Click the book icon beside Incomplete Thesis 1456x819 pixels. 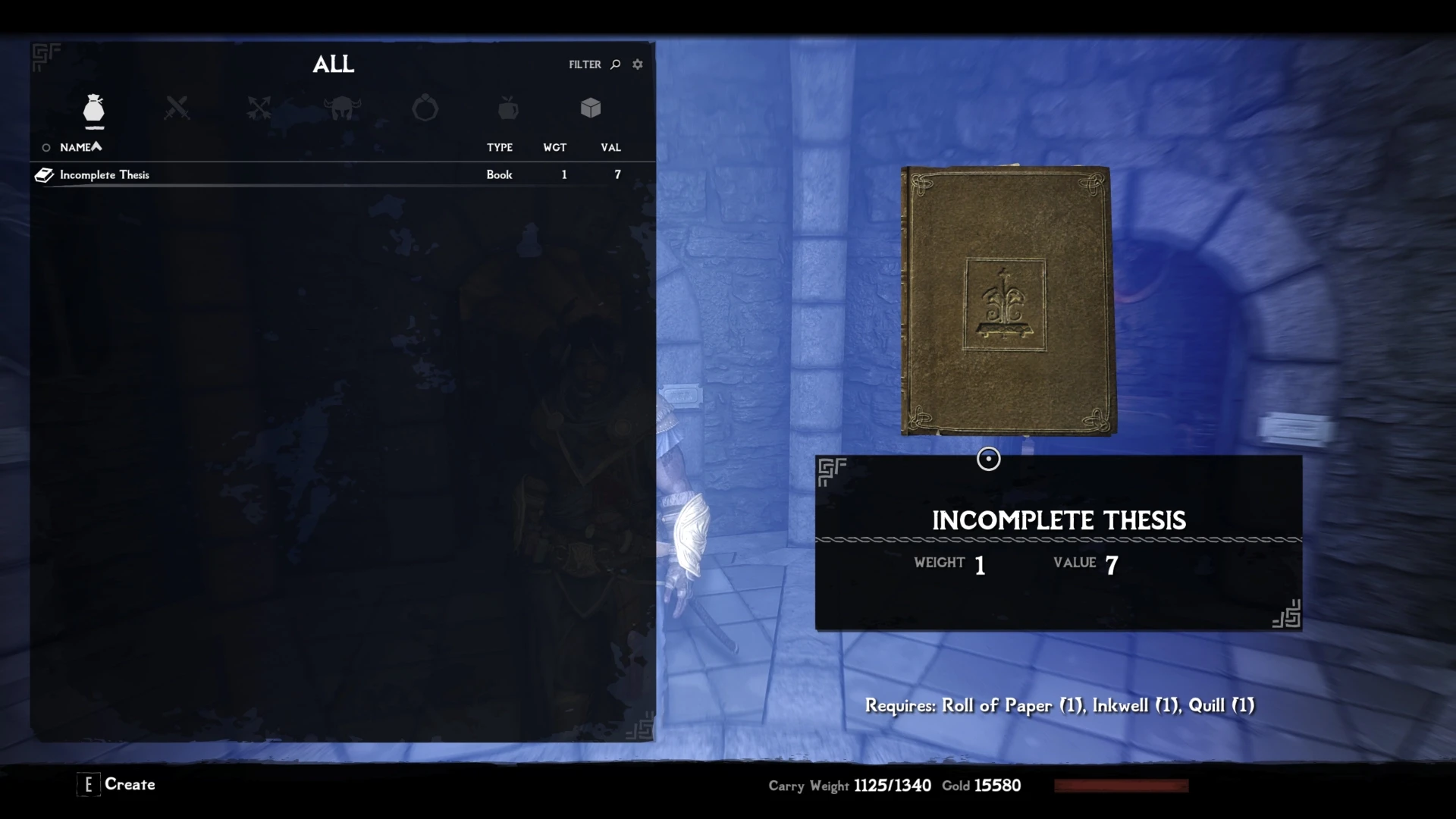pos(44,174)
